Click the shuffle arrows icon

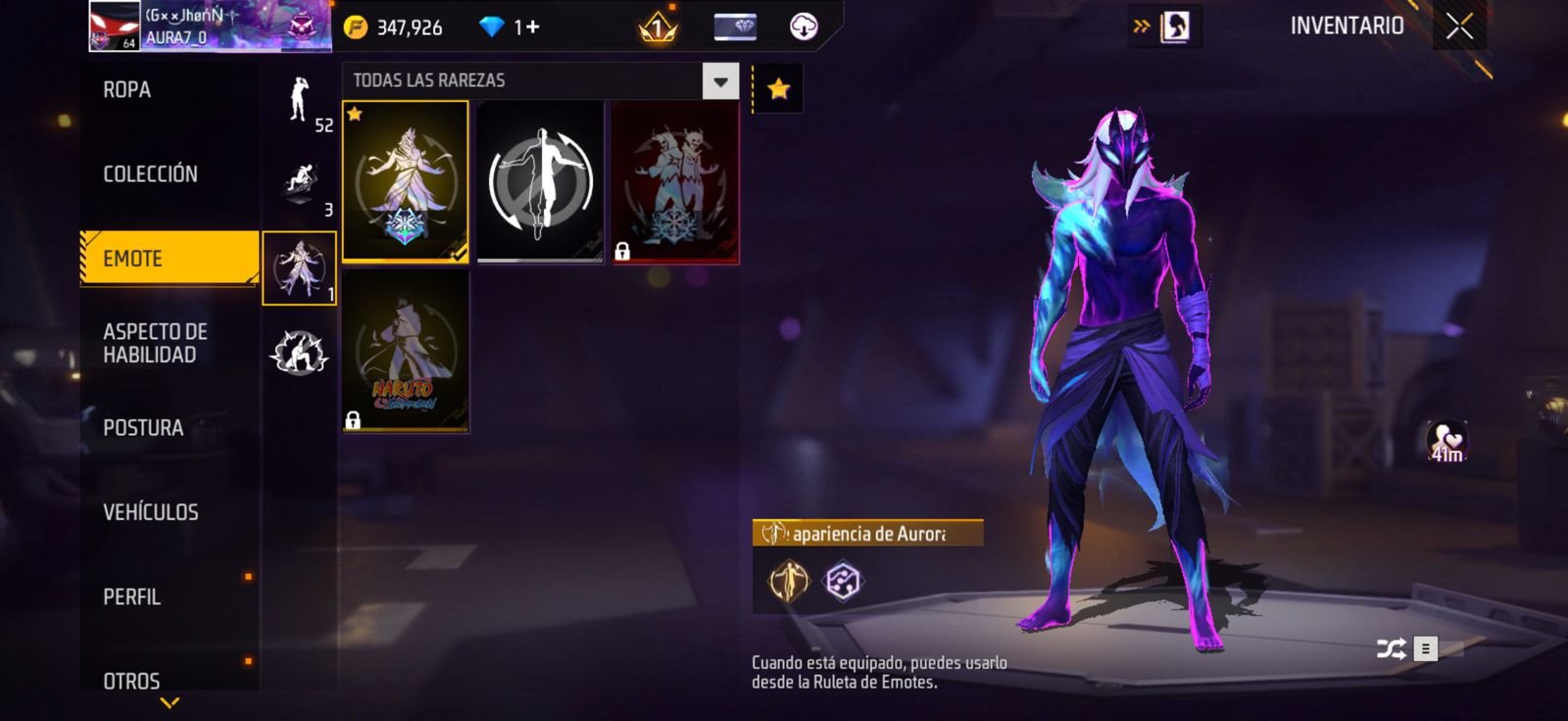coord(1391,649)
